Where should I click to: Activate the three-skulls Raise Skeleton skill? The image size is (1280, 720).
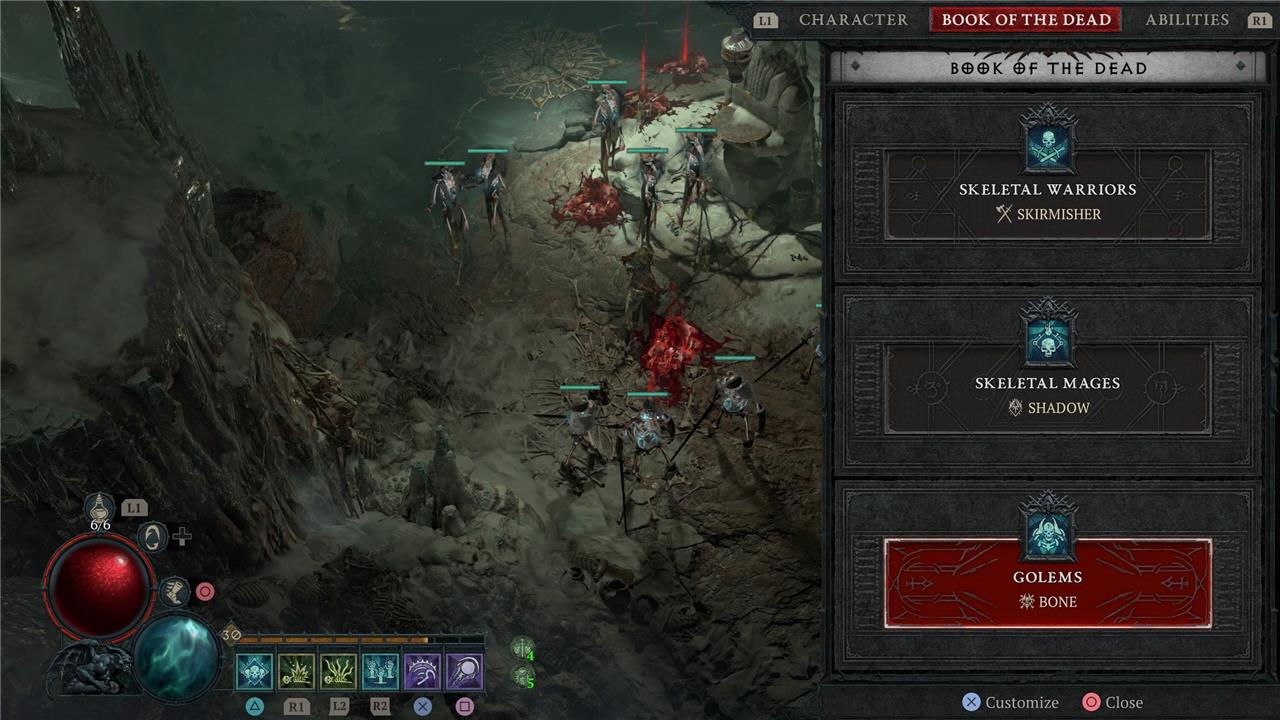[x=254, y=672]
